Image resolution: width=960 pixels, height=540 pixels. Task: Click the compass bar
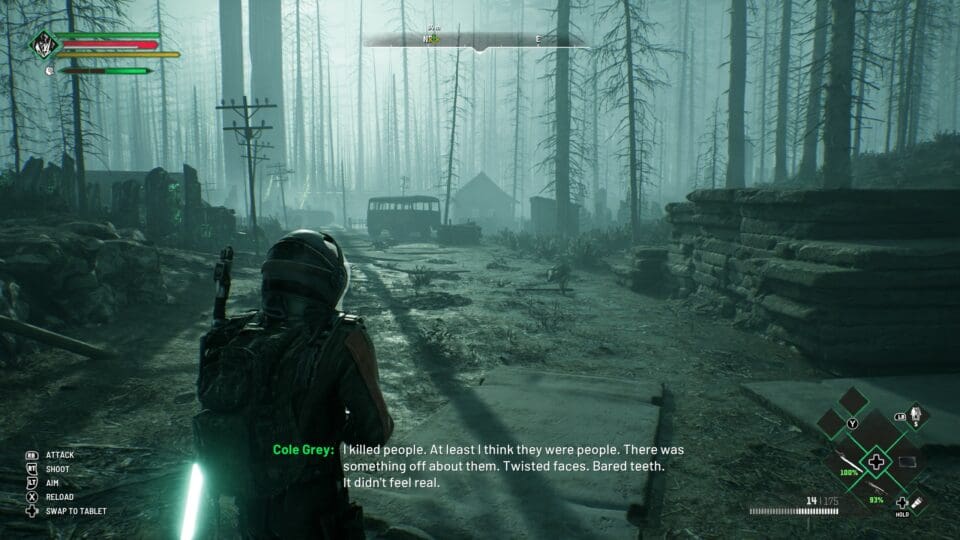[477, 41]
